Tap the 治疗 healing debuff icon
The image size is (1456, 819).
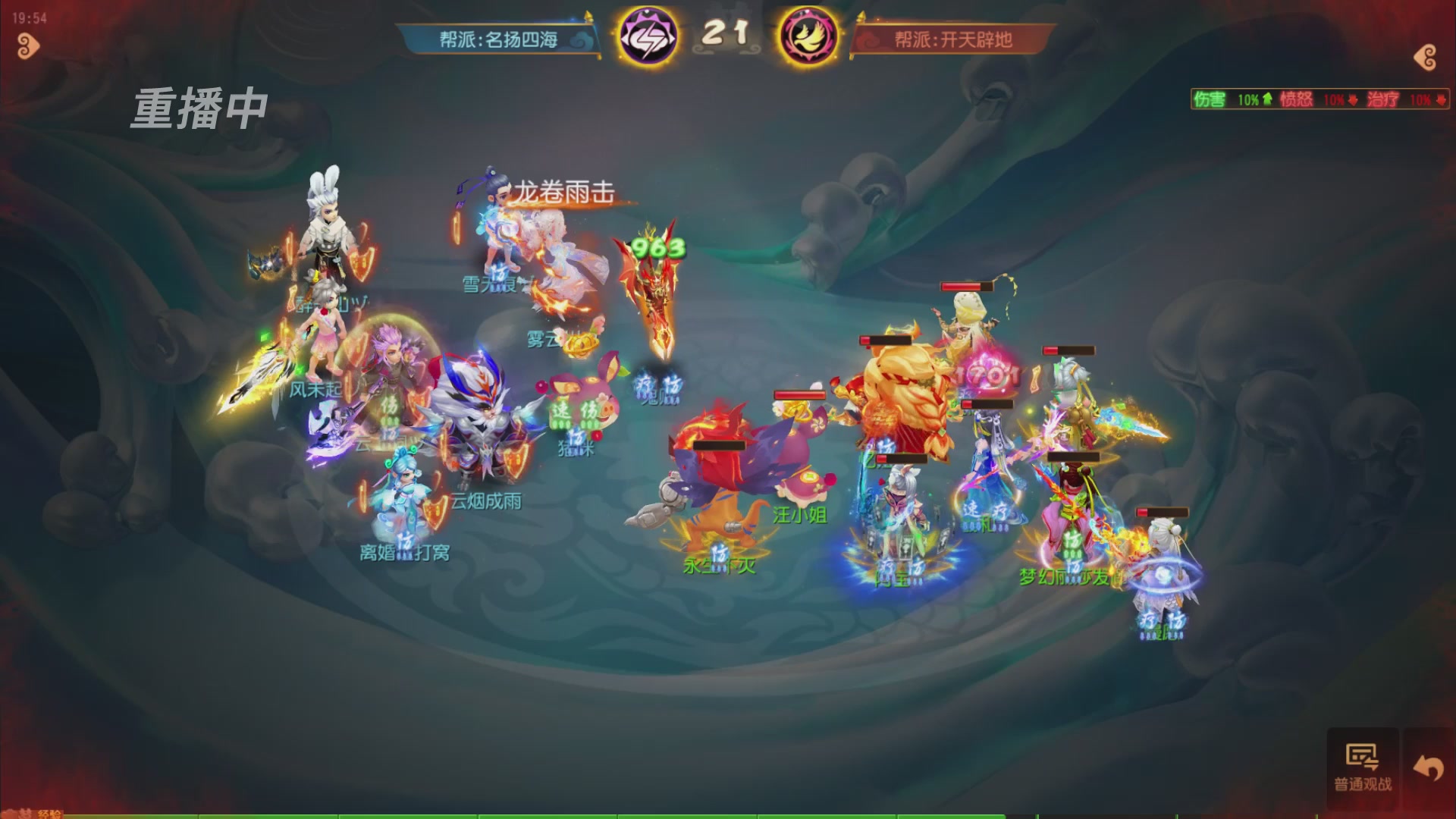point(1382,99)
